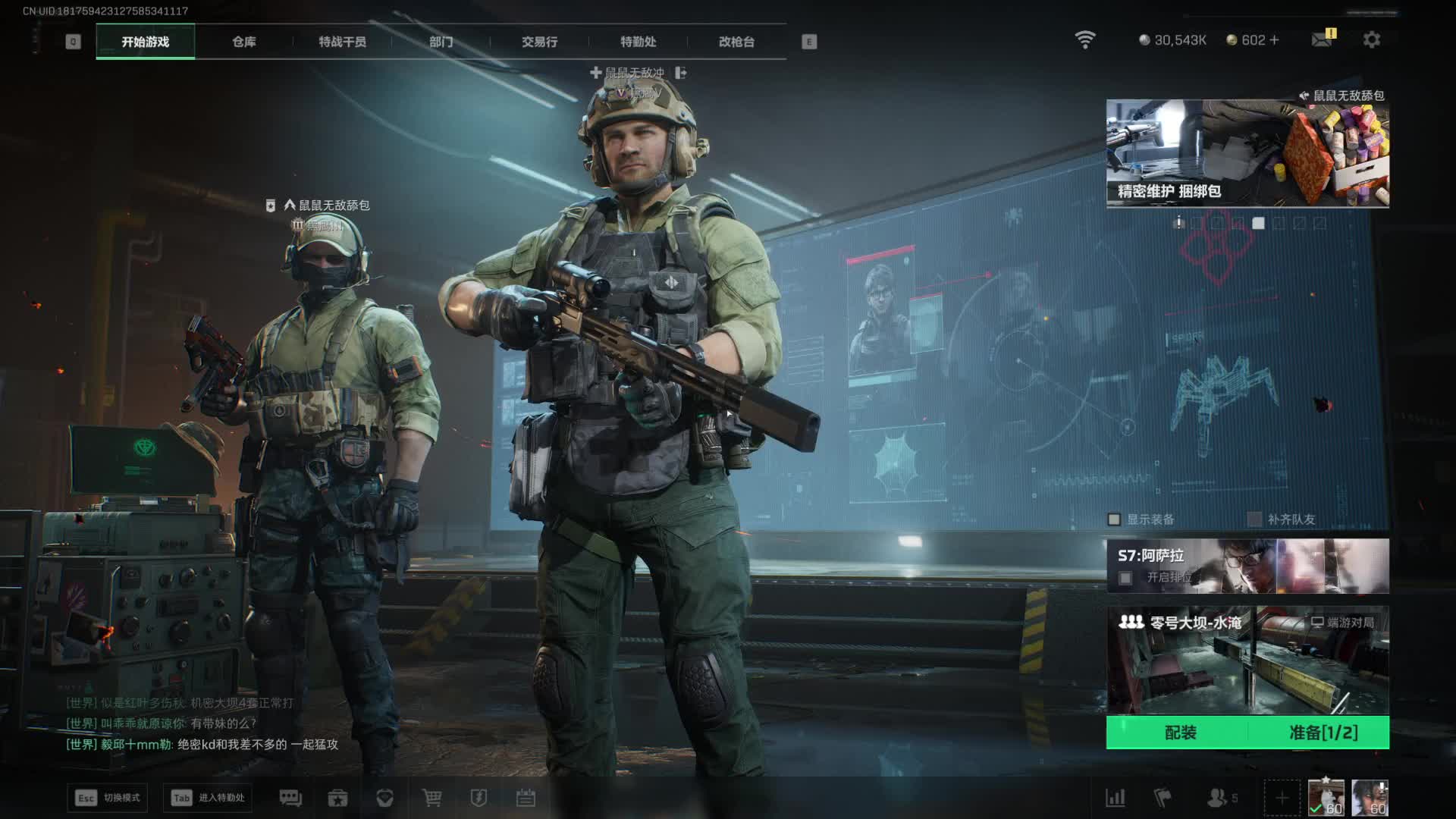The height and width of the screenshot is (819, 1456).
Task: Switch to the 改枪台 tab
Action: [x=736, y=42]
